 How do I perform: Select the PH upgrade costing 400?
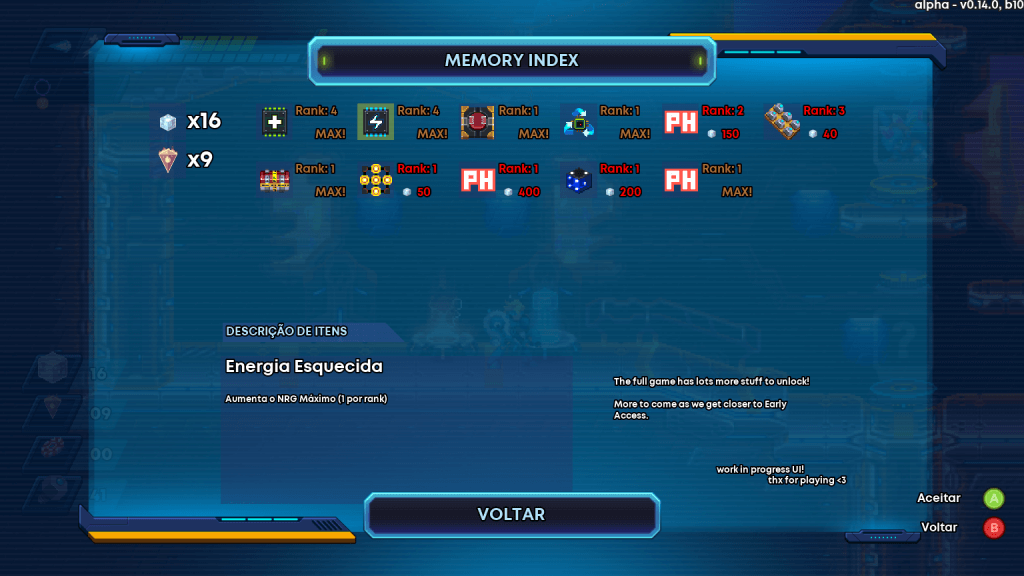pos(478,180)
